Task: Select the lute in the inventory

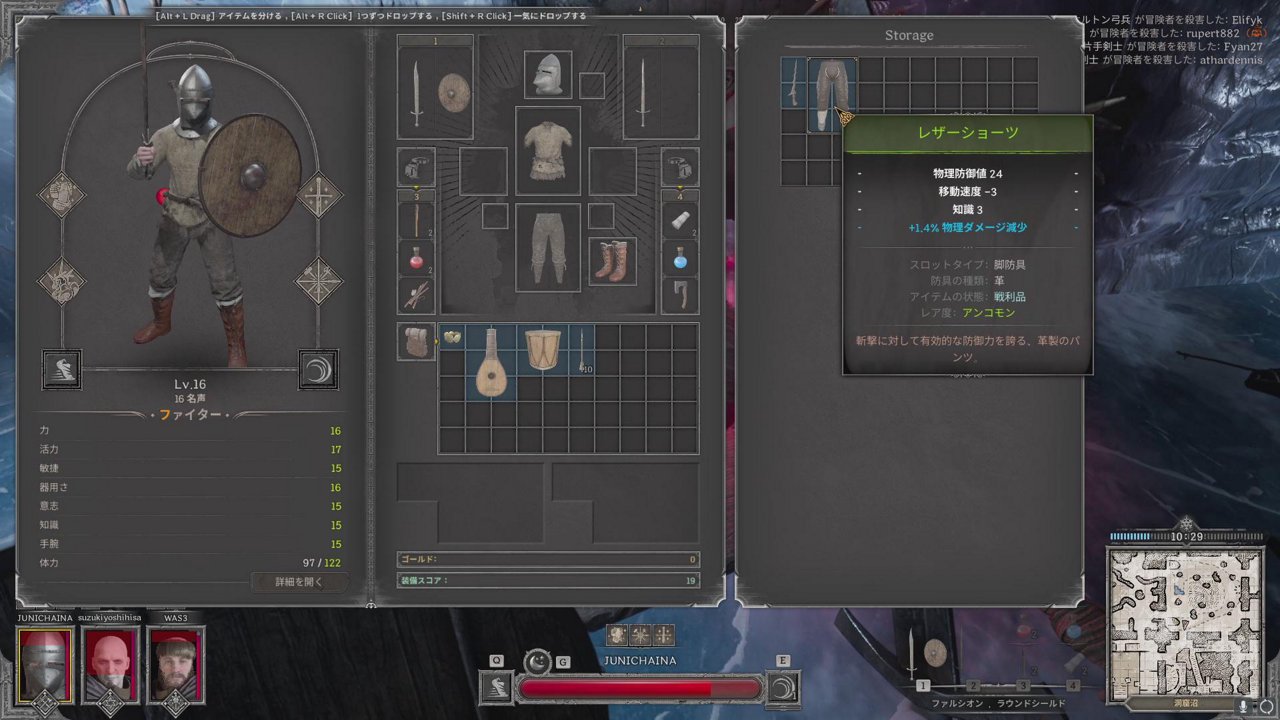Action: coord(490,362)
